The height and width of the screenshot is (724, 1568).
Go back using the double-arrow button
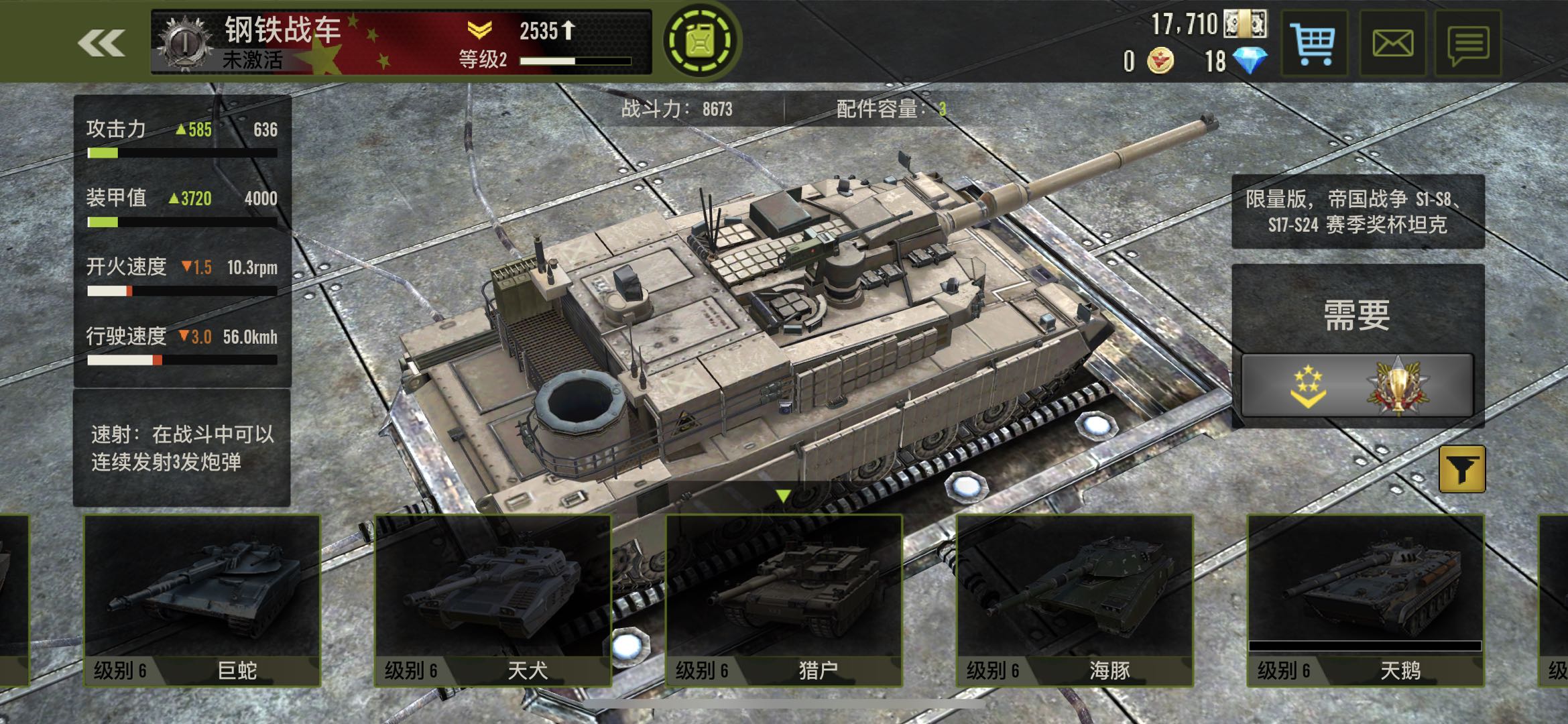(101, 43)
